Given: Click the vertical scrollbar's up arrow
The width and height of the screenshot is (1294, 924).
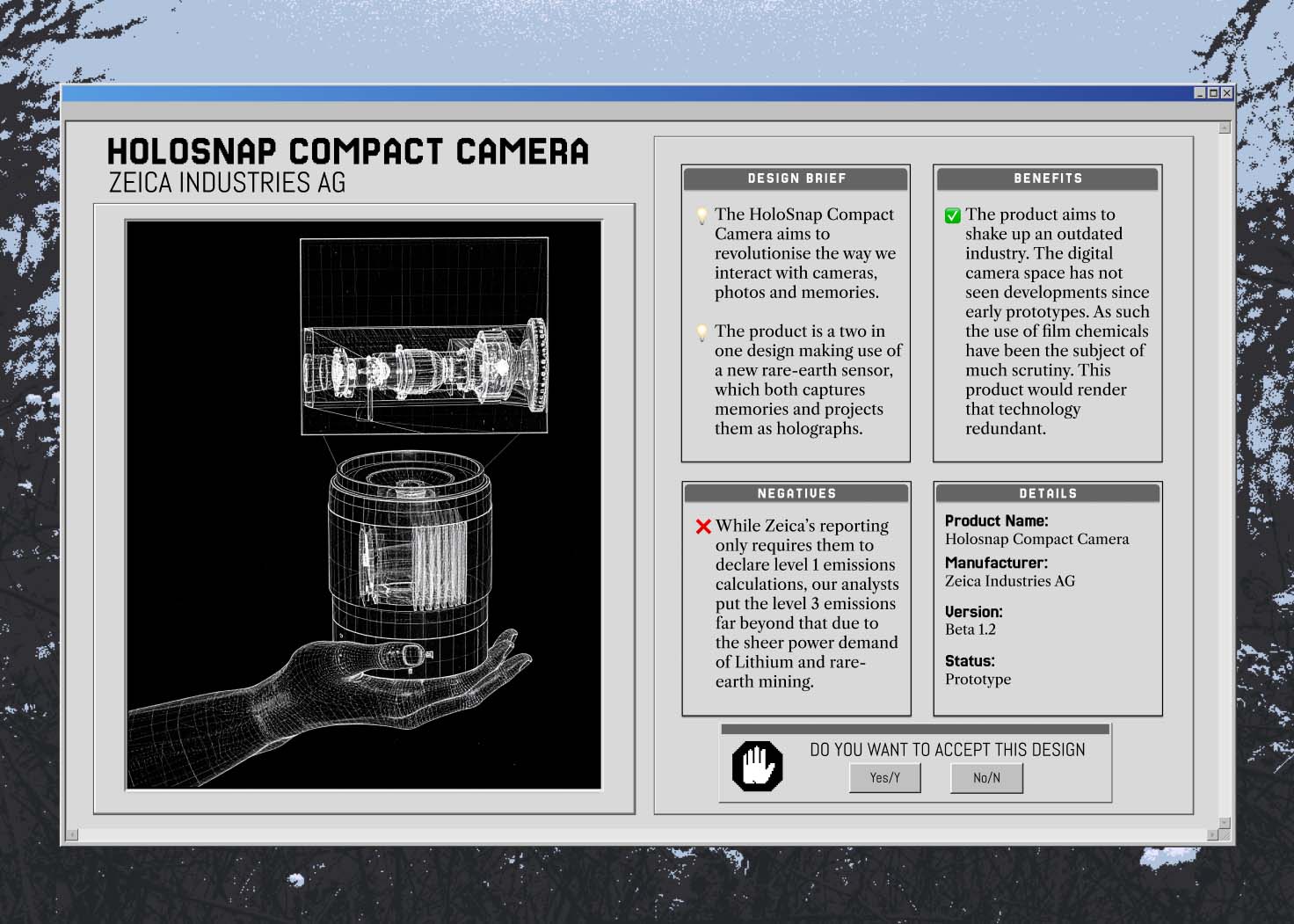Looking at the screenshot, I should [x=1225, y=128].
